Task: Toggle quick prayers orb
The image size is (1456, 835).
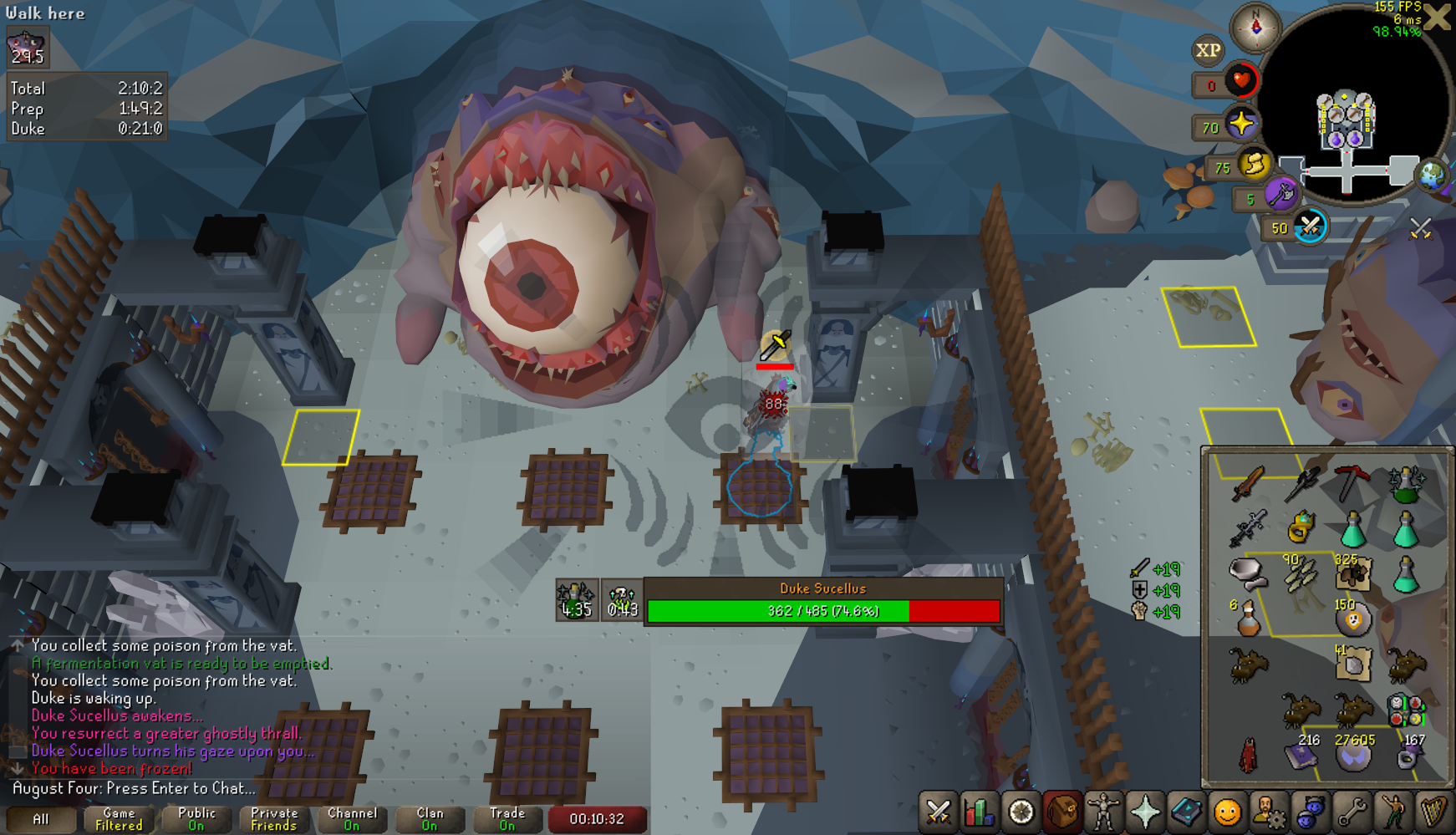Action: 1241,125
